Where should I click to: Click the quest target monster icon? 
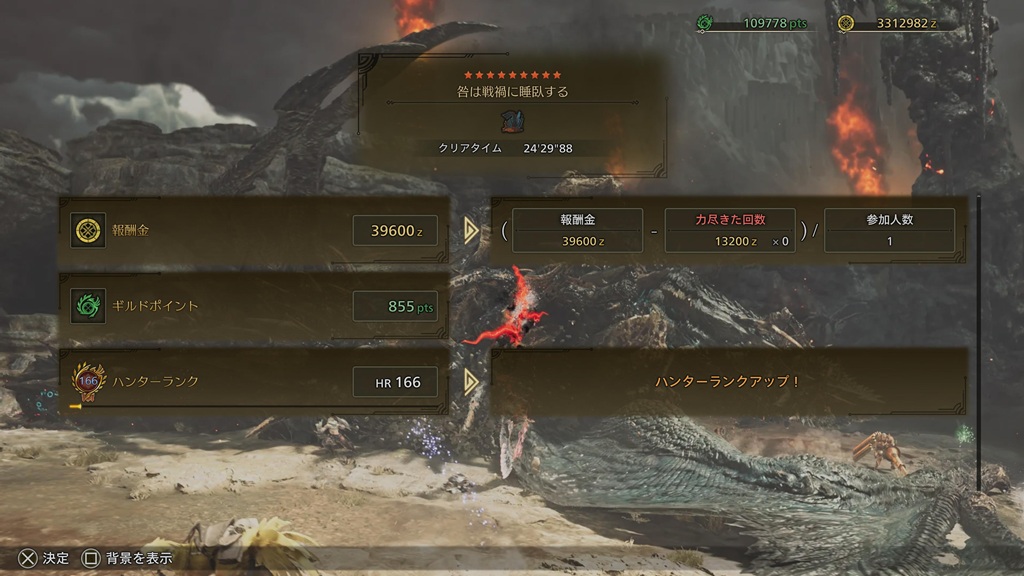click(x=513, y=121)
